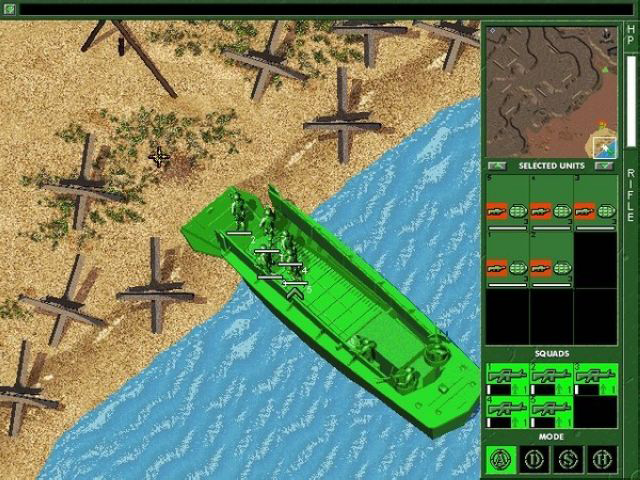Open the top-left green menu button

click(9, 9)
